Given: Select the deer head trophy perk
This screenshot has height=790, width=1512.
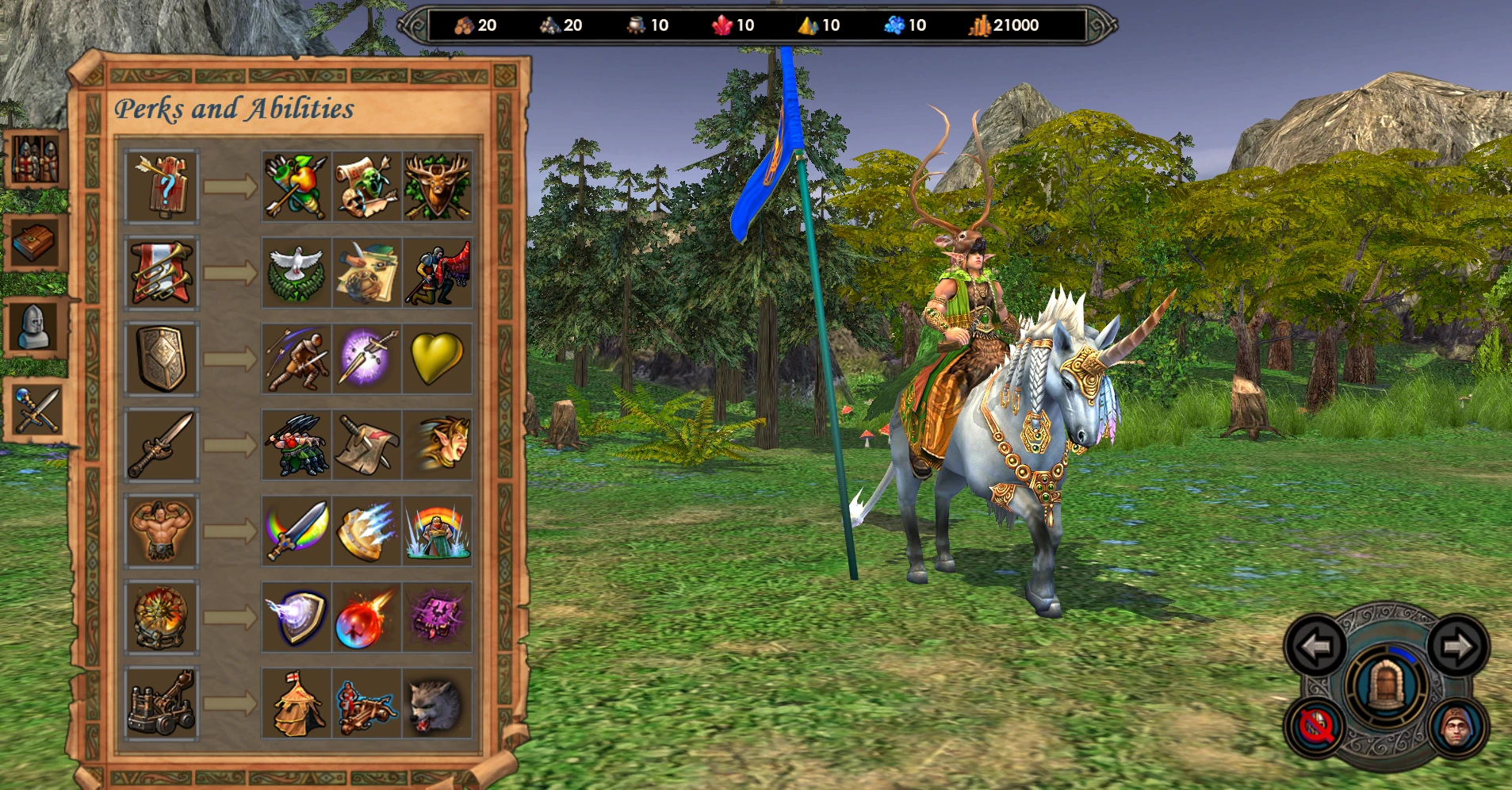Looking at the screenshot, I should (437, 187).
